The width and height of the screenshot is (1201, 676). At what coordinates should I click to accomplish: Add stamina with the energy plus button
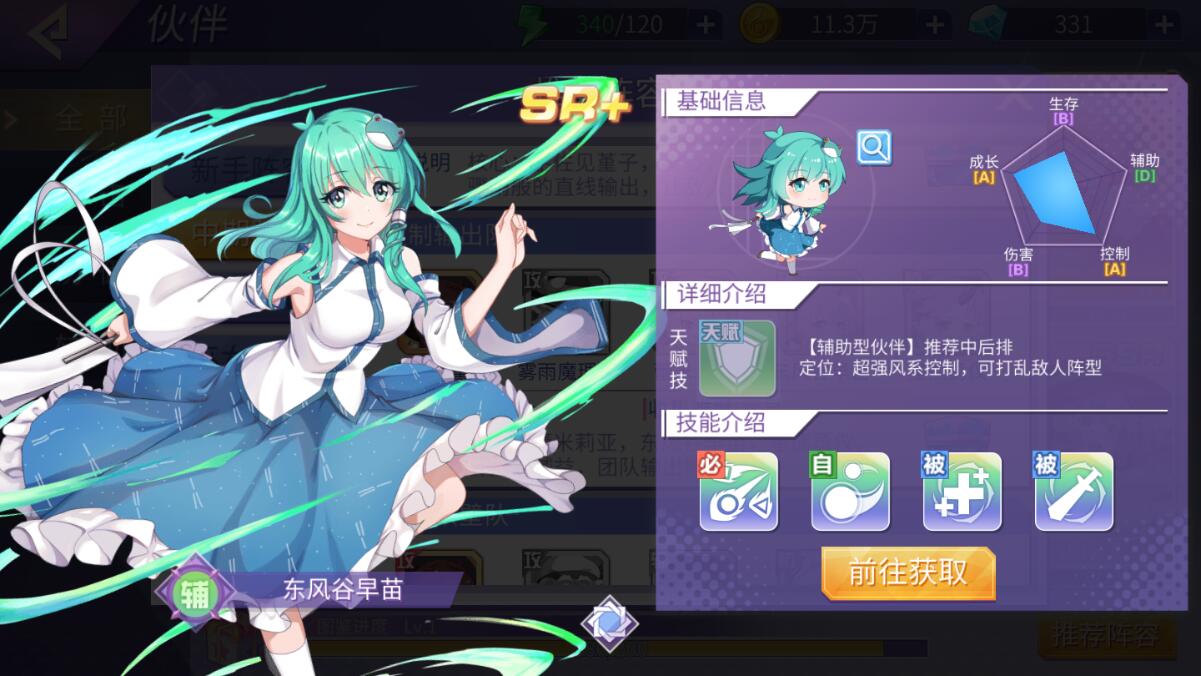(x=705, y=25)
